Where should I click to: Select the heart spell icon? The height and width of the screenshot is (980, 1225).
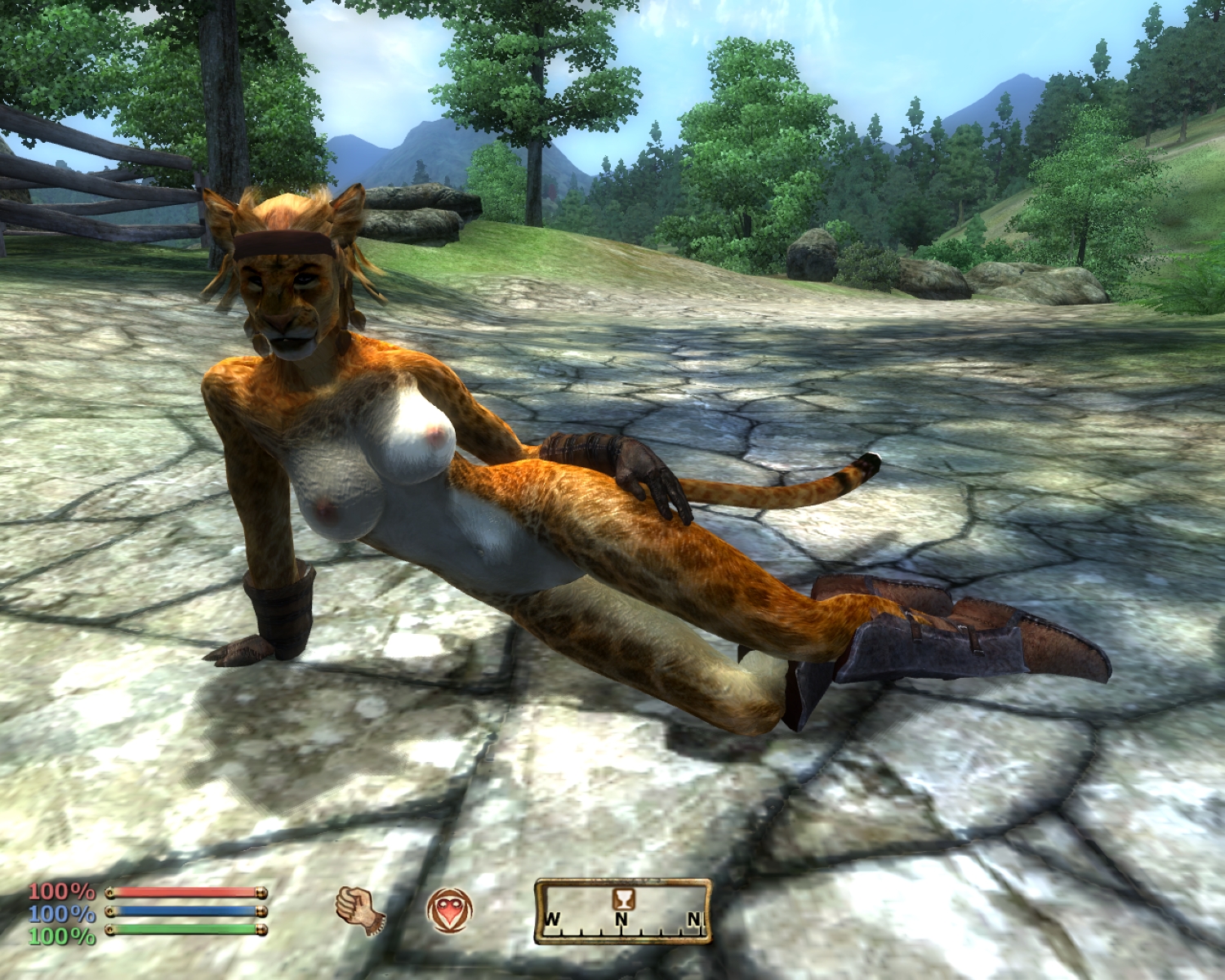[x=449, y=911]
